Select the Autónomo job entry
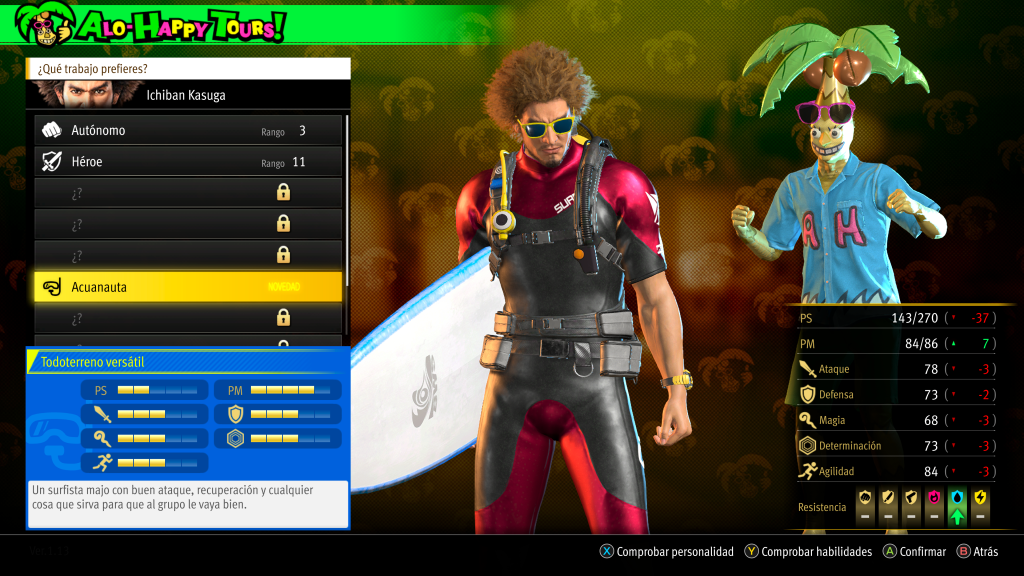Screen dimensions: 1024x576 tap(188, 131)
